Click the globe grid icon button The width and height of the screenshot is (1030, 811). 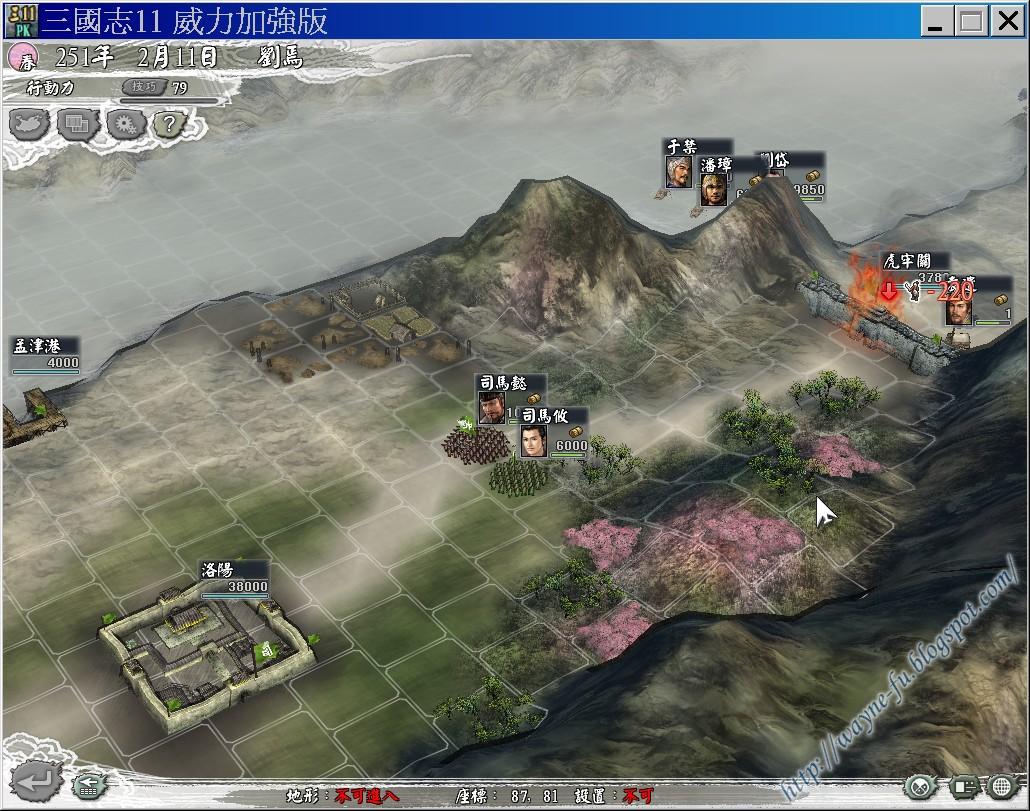point(1003,786)
